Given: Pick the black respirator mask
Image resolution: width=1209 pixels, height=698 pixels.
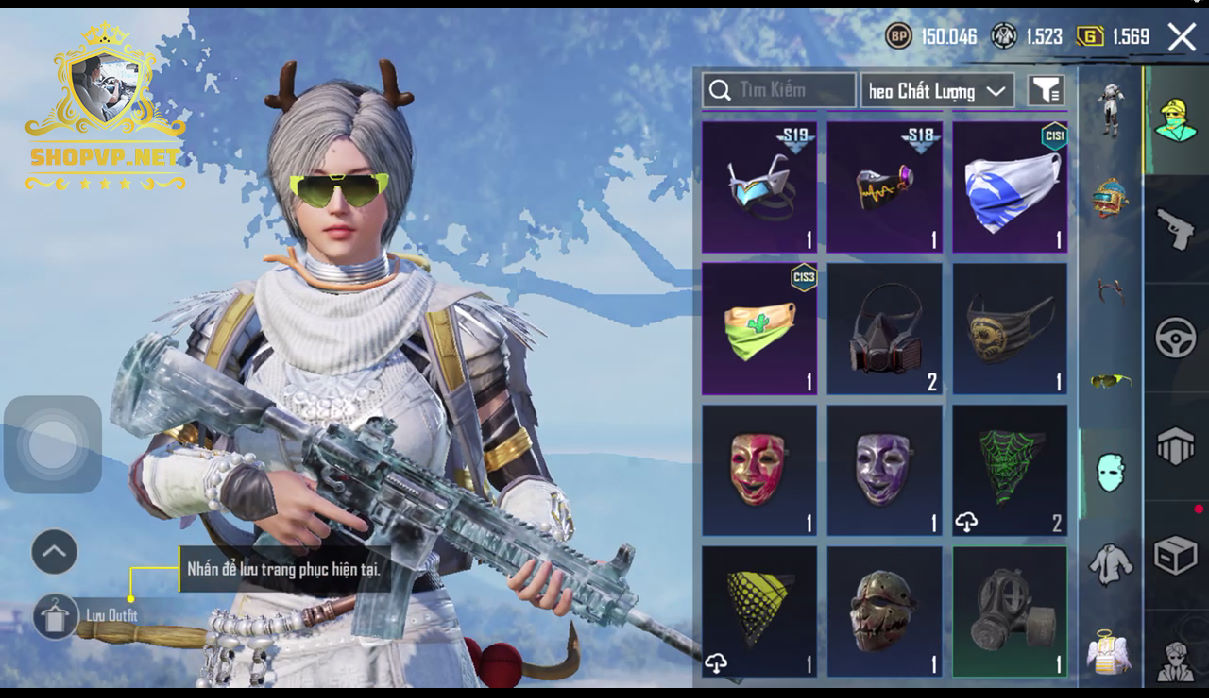Looking at the screenshot, I should [884, 328].
